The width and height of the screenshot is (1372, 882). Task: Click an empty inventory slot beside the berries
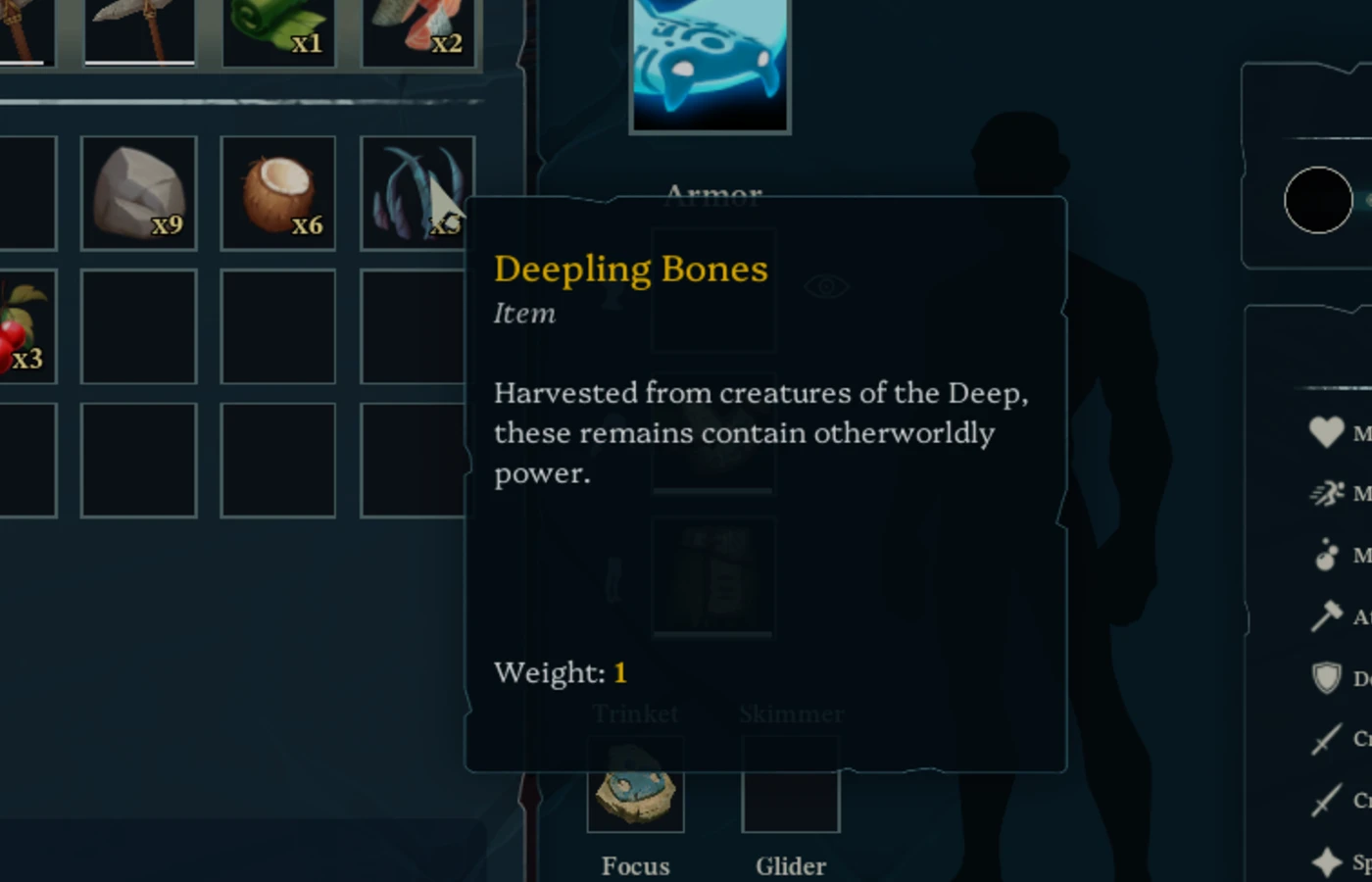tap(139, 328)
